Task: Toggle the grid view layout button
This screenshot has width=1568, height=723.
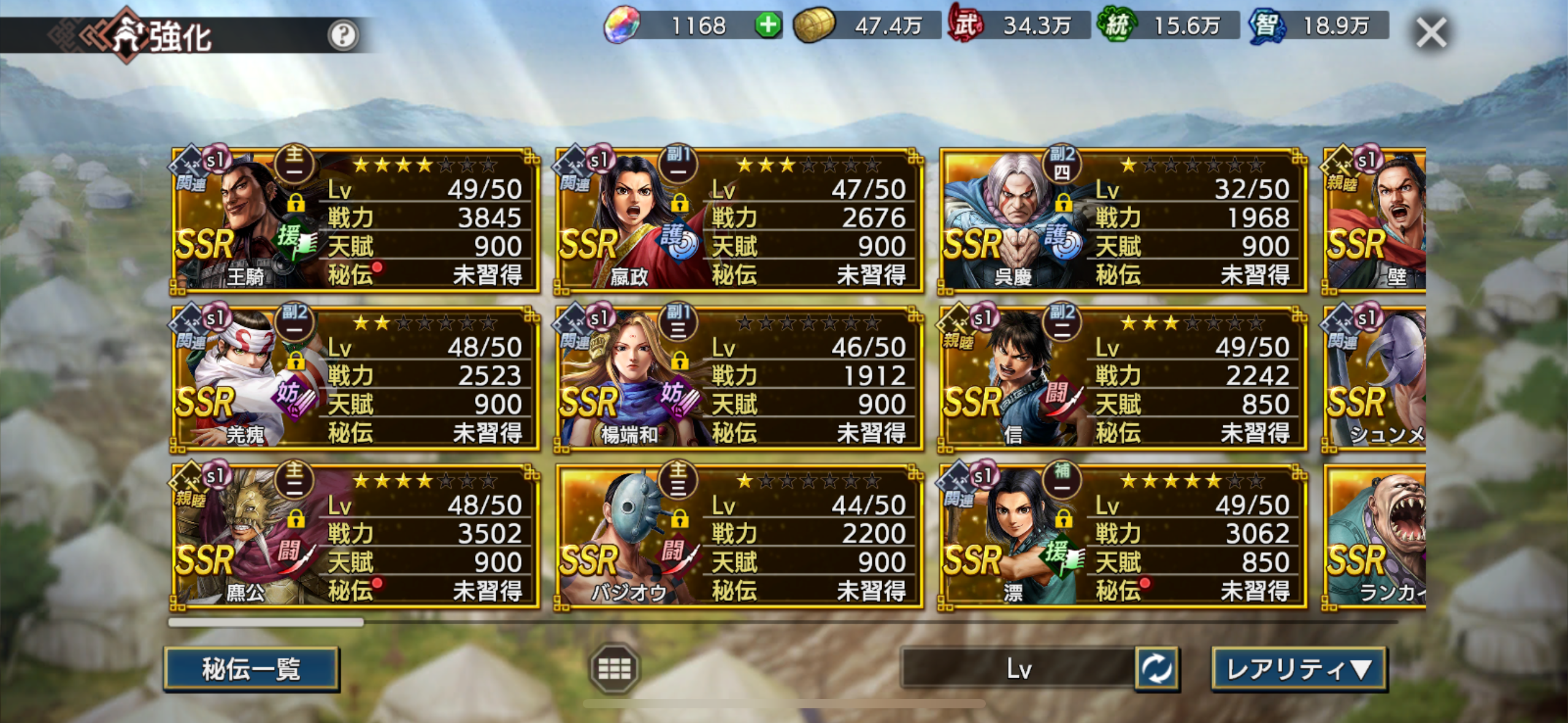Action: [614, 668]
